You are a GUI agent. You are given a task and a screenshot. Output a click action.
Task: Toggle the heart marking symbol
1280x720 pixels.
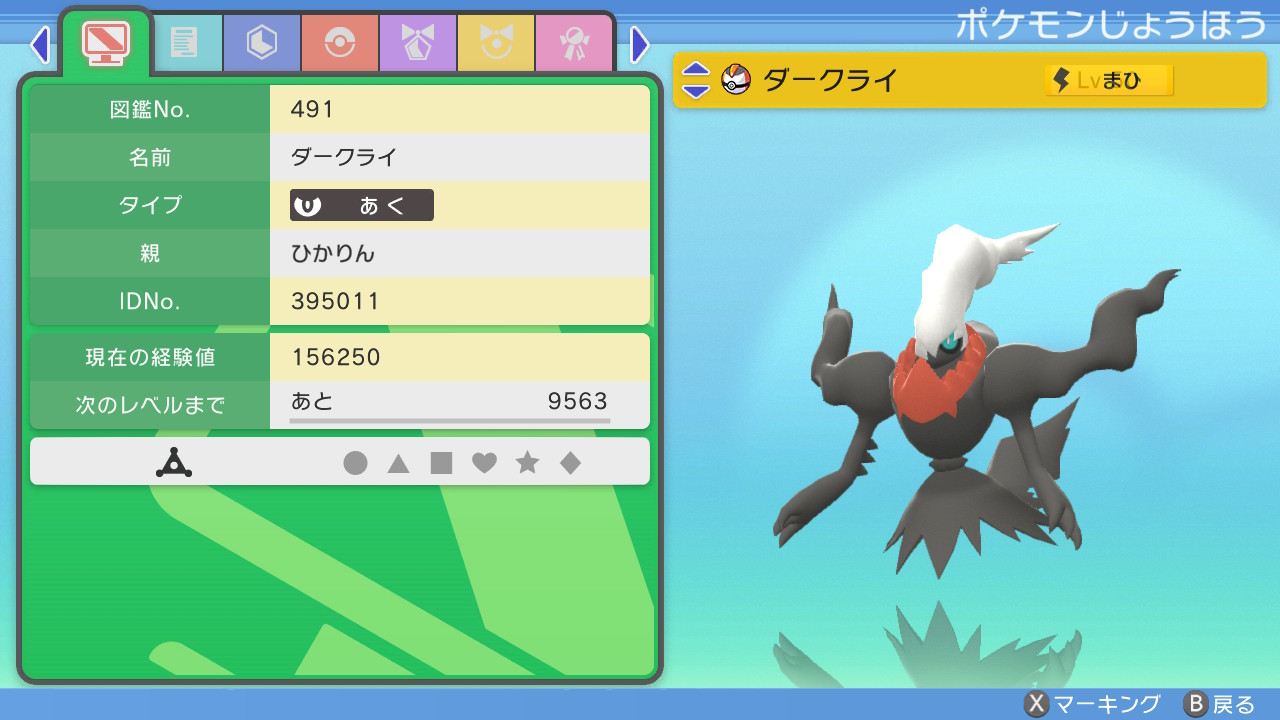point(485,462)
